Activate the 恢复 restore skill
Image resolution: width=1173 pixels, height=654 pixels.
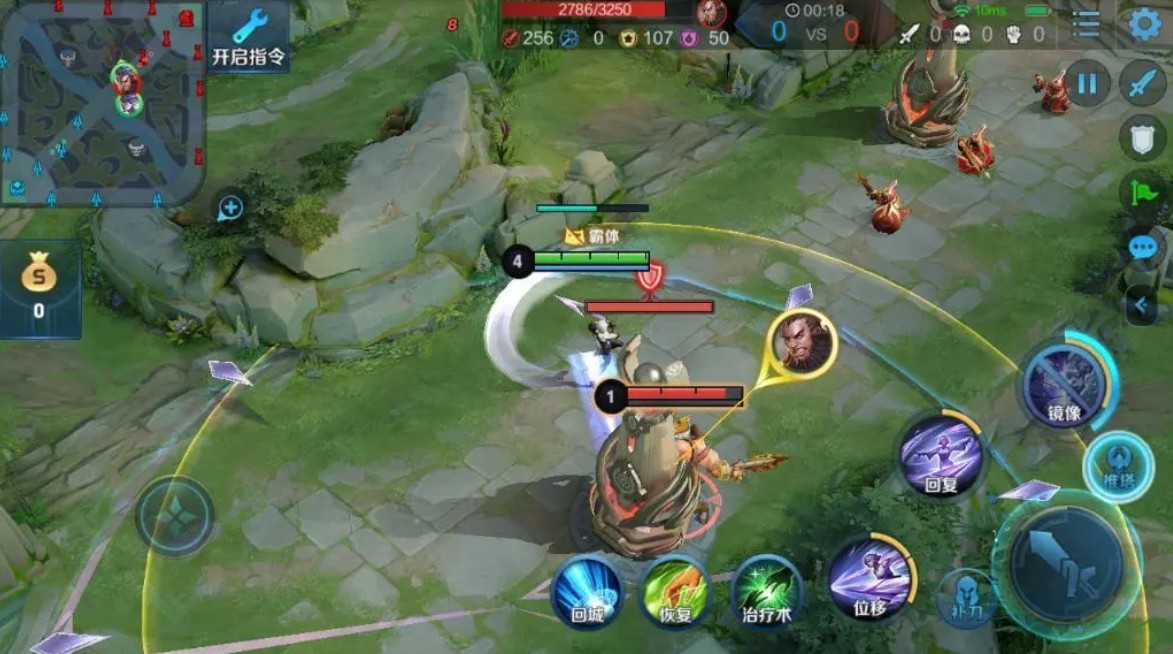click(675, 591)
